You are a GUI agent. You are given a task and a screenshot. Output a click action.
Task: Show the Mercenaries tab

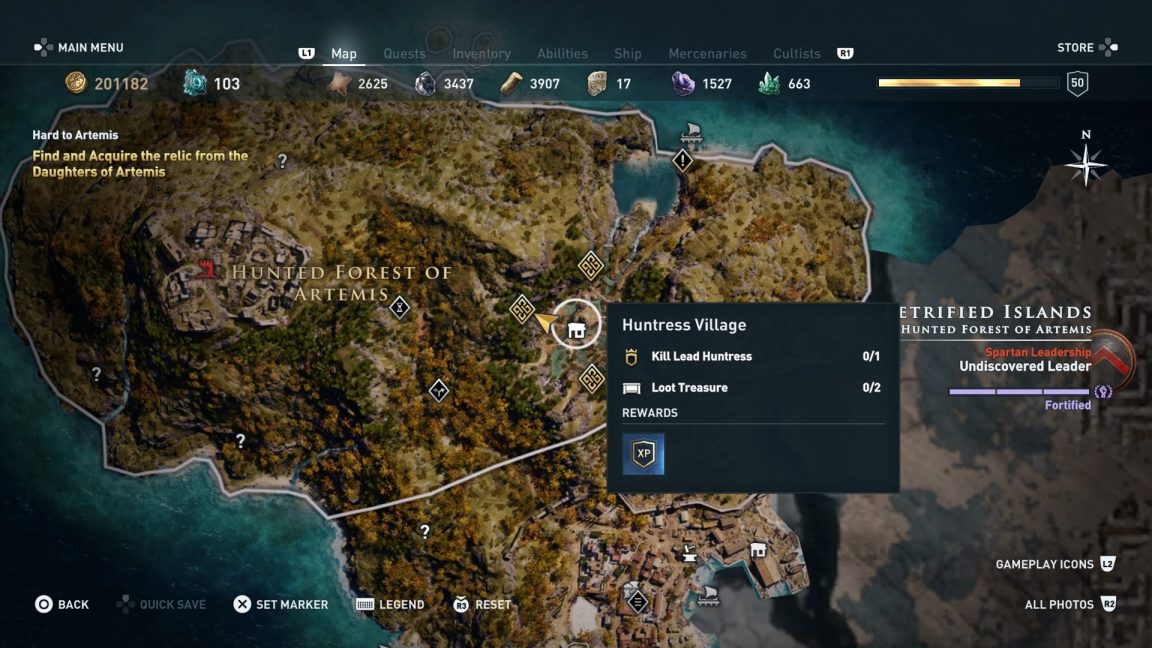(x=707, y=54)
